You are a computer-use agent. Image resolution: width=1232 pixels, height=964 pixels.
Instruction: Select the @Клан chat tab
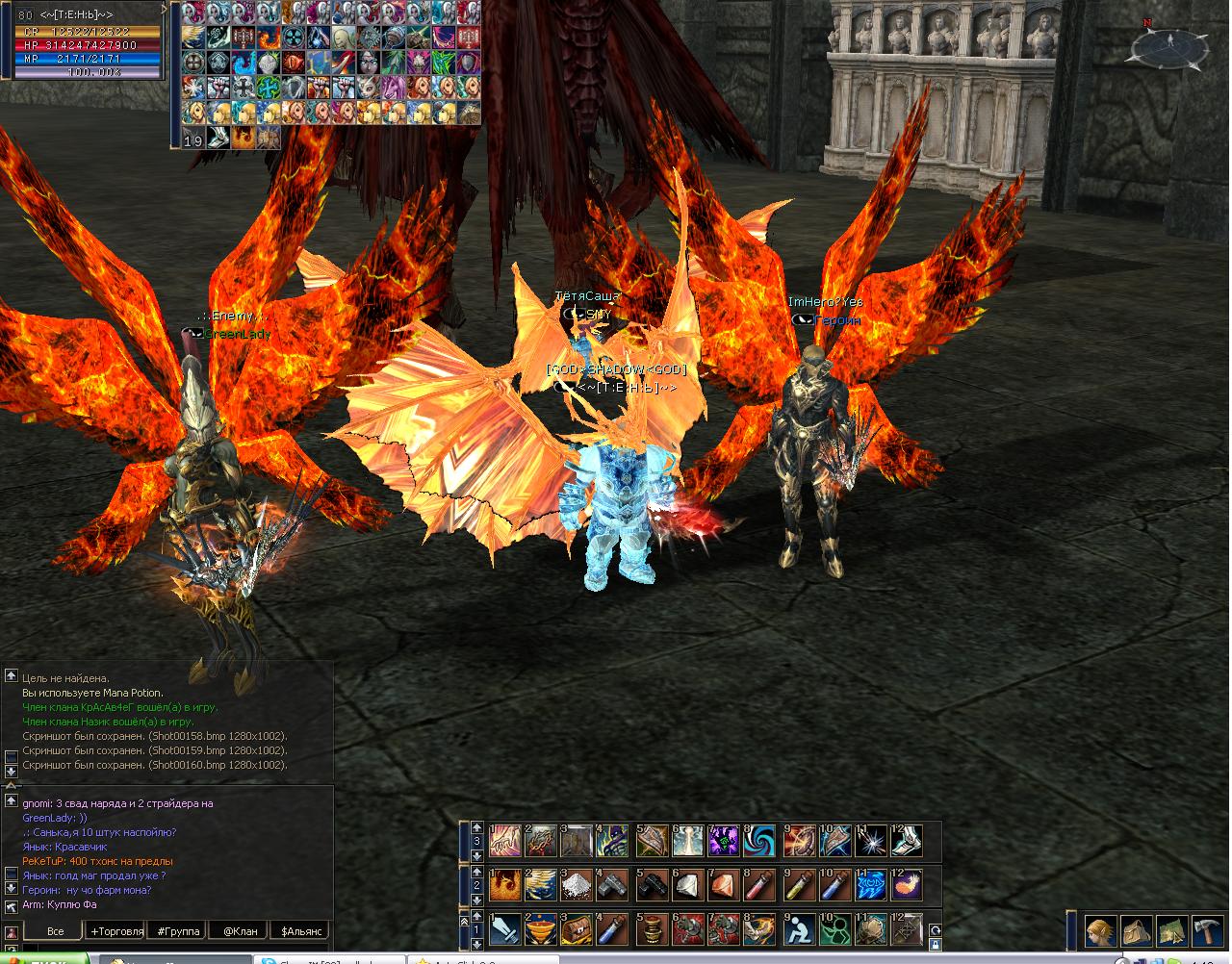(x=240, y=930)
